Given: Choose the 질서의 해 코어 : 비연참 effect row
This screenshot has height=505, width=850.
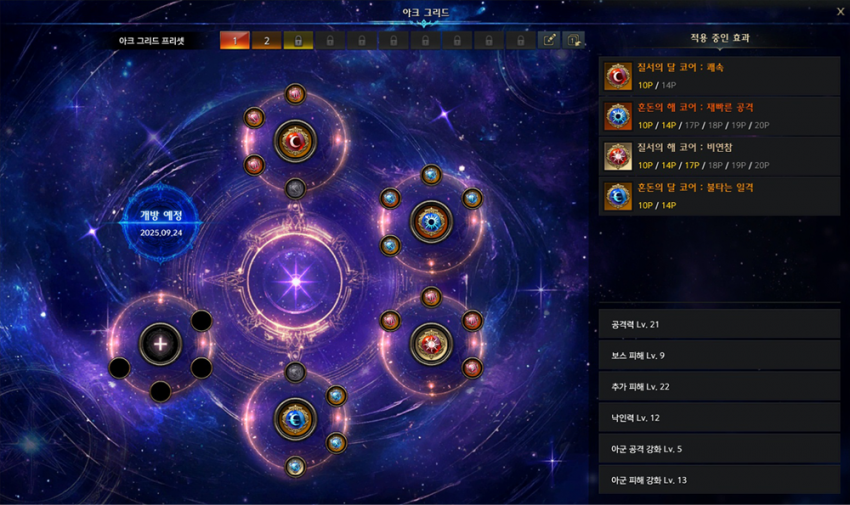Looking at the screenshot, I should tap(719, 156).
